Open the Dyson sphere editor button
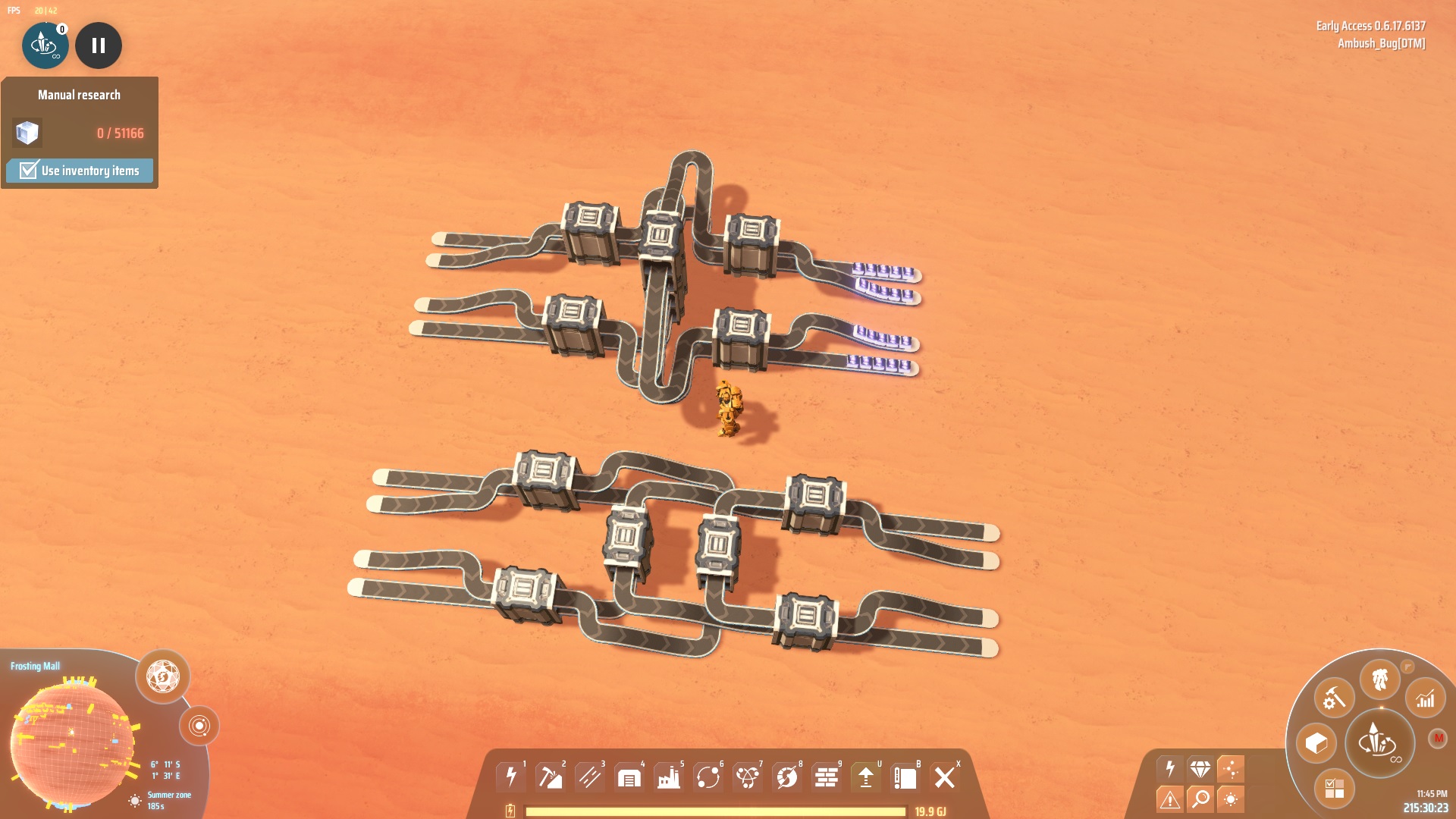Screen dimensions: 1456x819 [x=163, y=676]
